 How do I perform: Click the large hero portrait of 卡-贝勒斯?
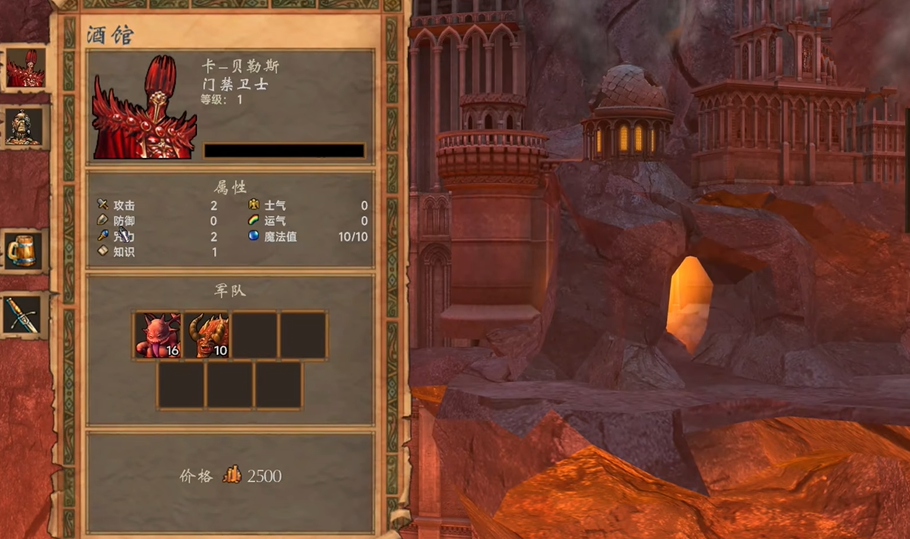click(144, 108)
